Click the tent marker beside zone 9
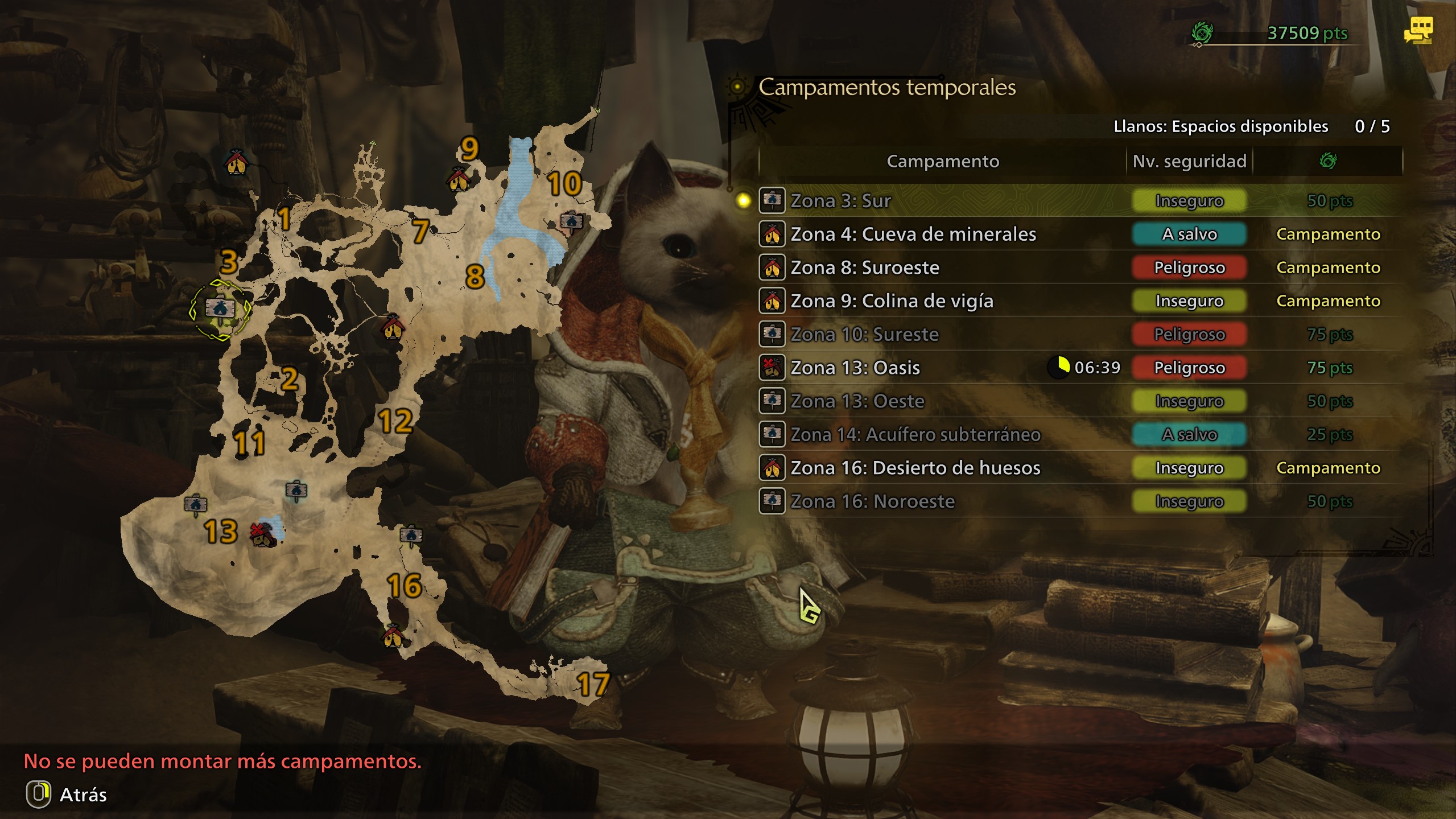The image size is (1456, 819). pos(459,180)
